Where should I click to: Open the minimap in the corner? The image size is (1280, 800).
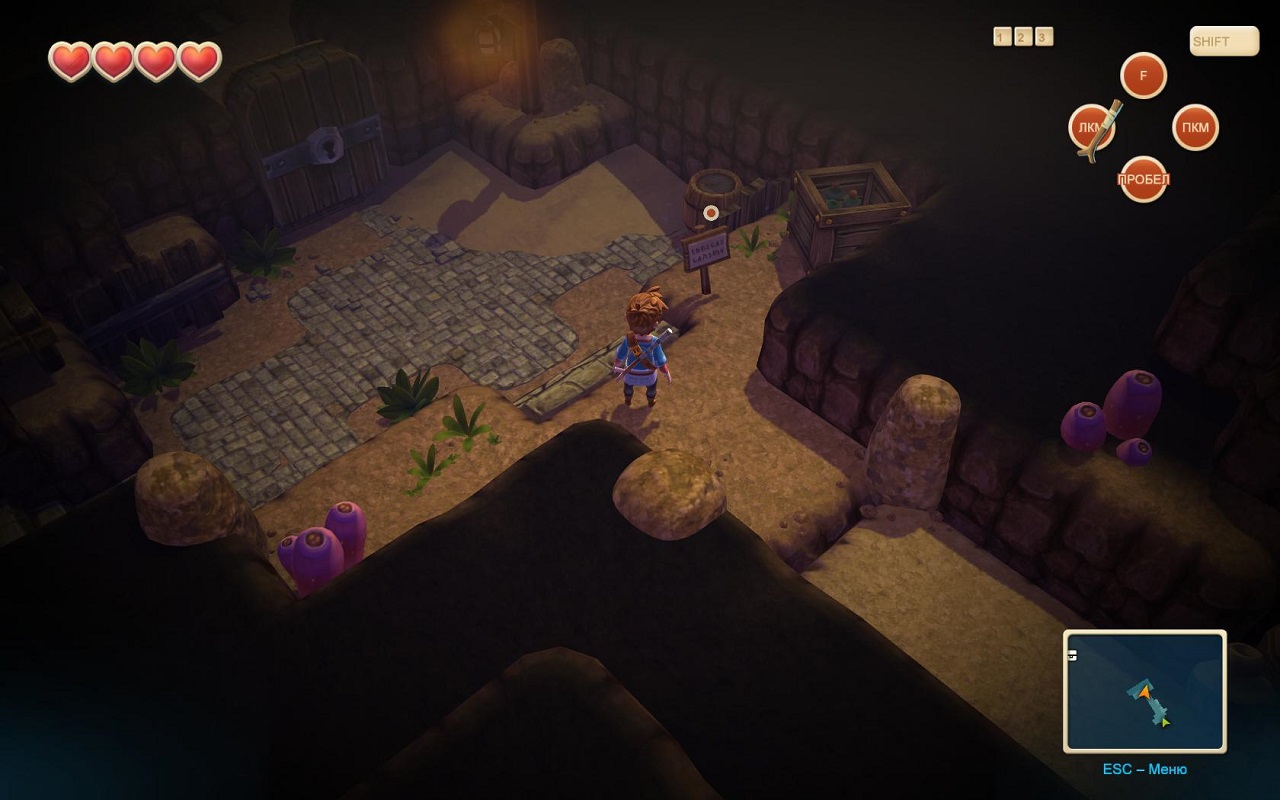pyautogui.click(x=1144, y=691)
